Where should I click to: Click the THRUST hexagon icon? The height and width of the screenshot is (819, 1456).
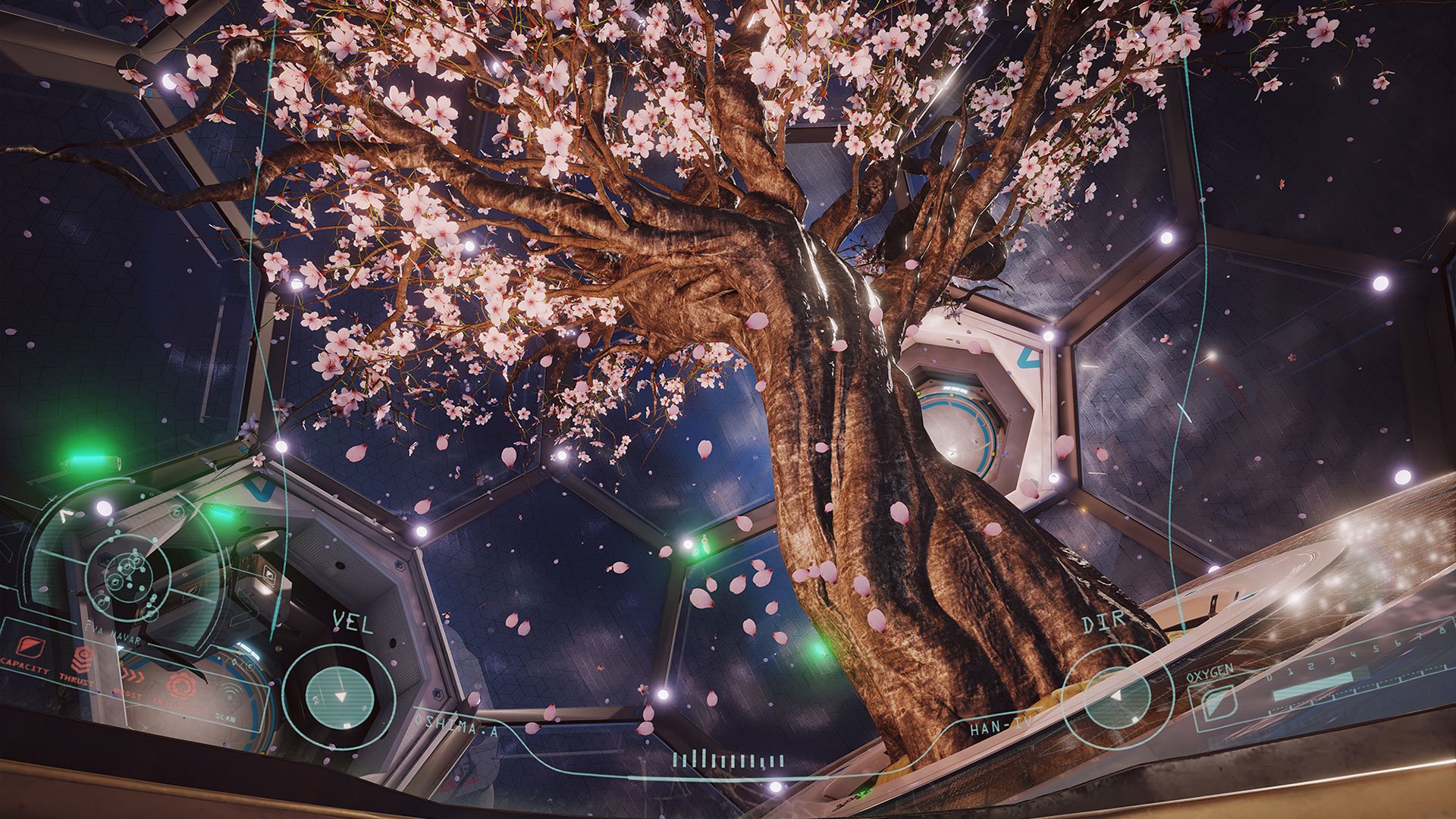click(x=82, y=659)
